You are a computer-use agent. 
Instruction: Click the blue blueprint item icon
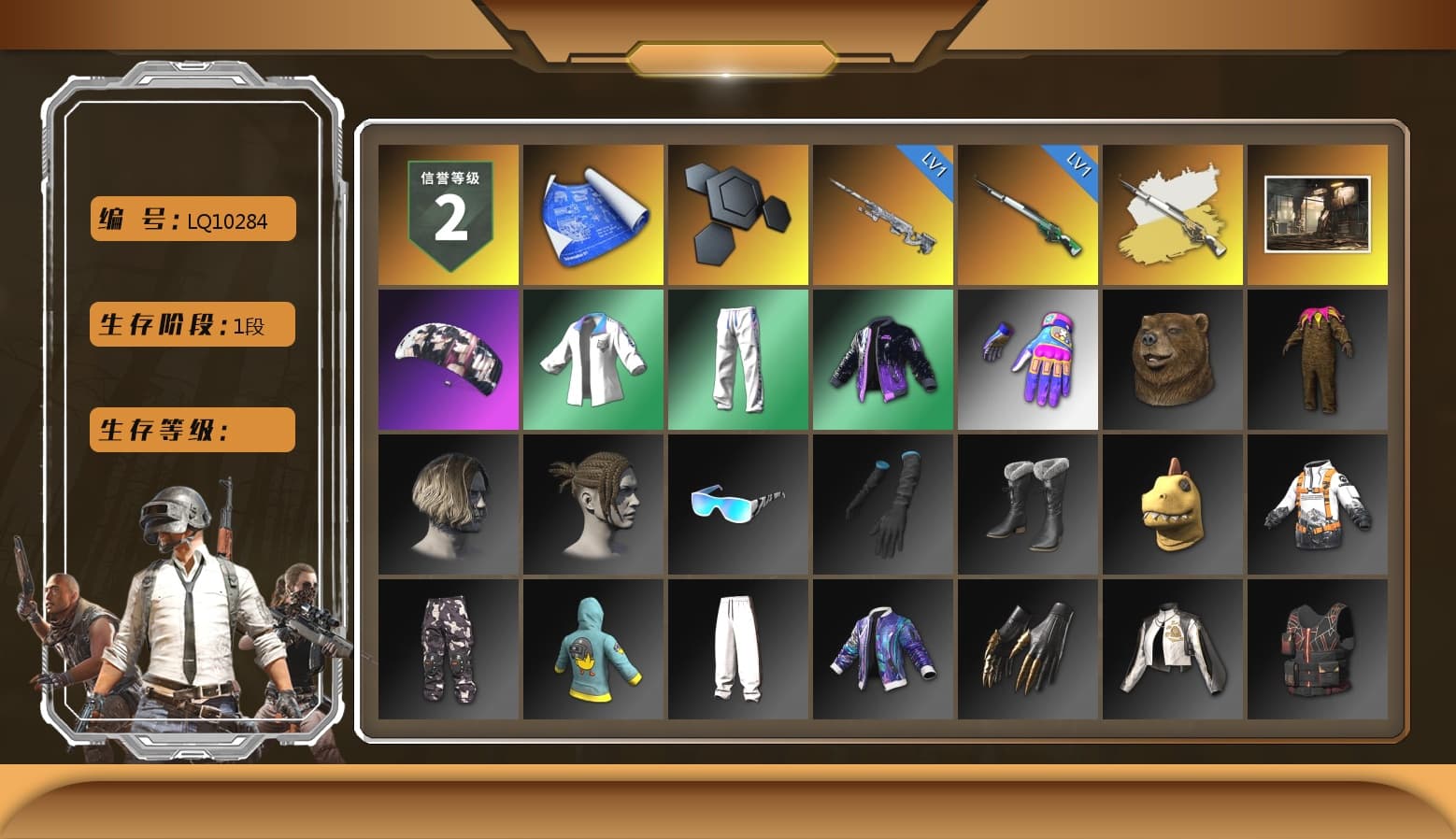click(592, 213)
